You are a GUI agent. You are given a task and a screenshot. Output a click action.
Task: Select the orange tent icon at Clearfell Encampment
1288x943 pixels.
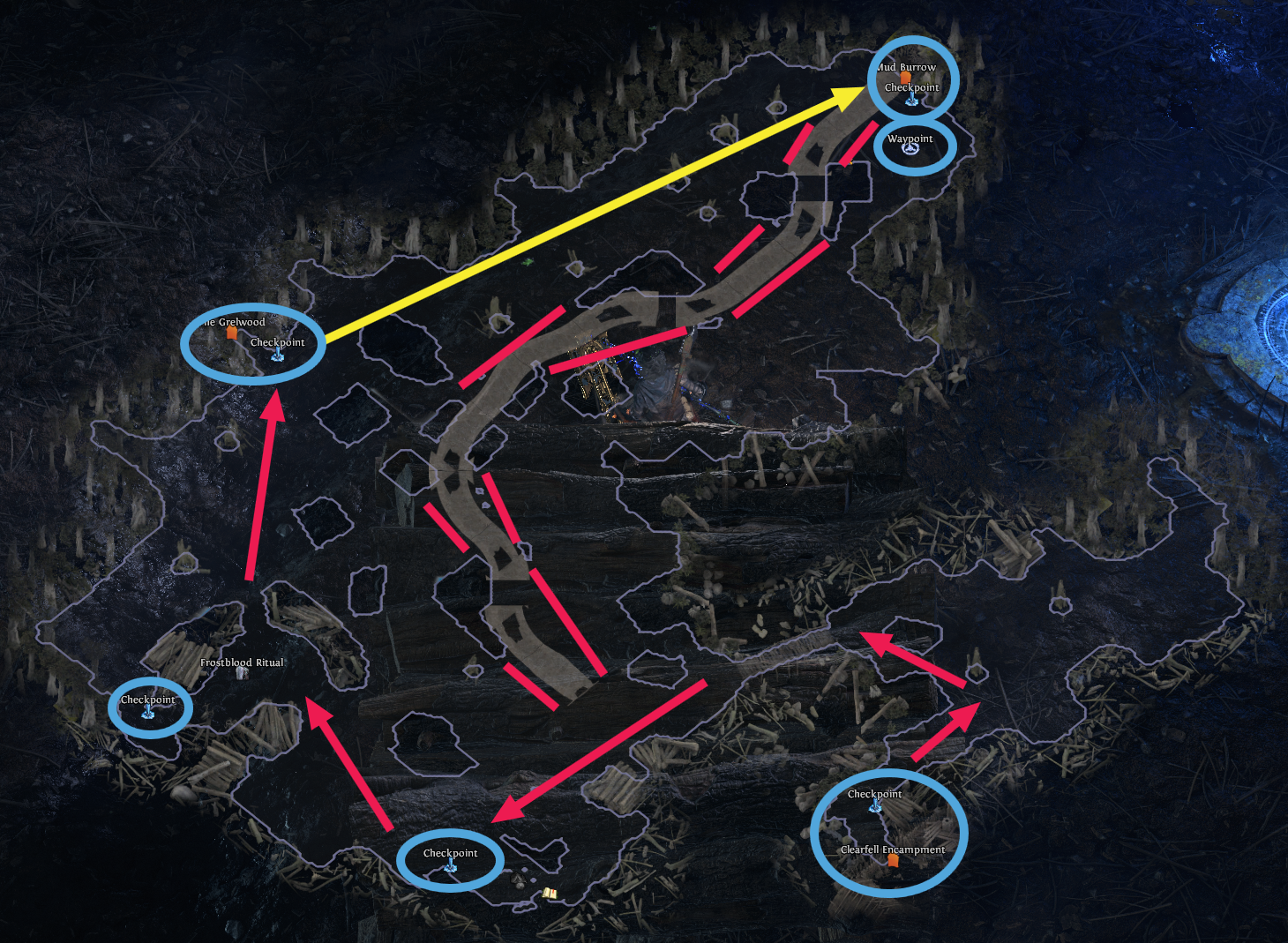[892, 862]
